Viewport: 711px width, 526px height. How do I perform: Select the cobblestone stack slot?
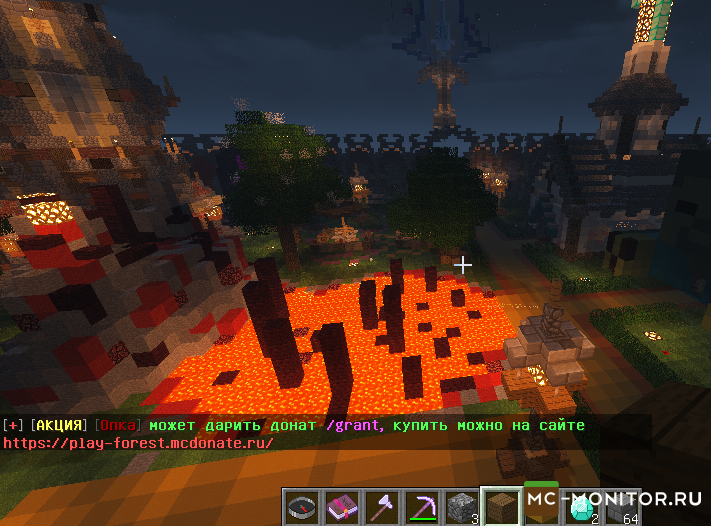tap(461, 508)
